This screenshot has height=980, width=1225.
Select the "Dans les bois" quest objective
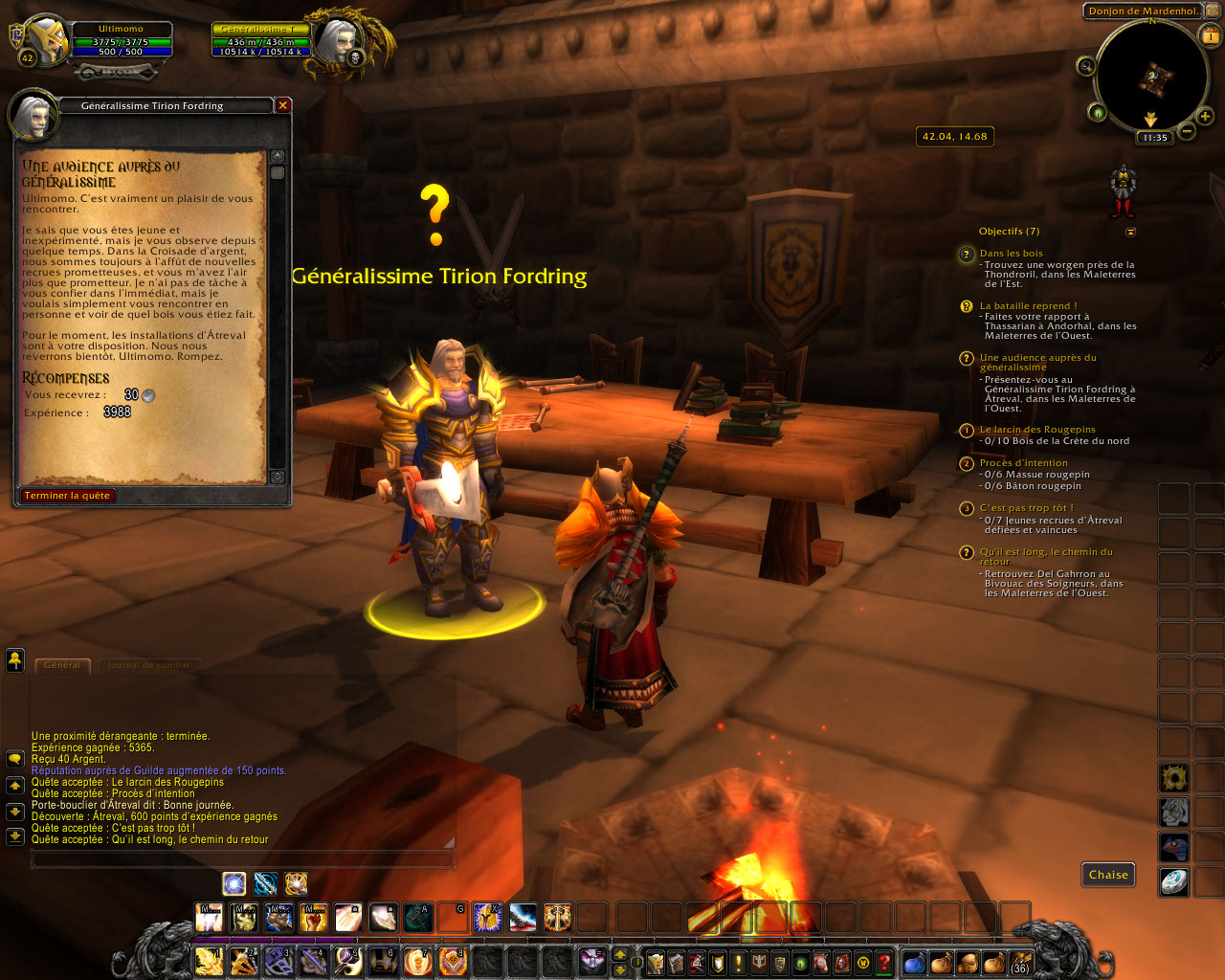coord(1011,254)
